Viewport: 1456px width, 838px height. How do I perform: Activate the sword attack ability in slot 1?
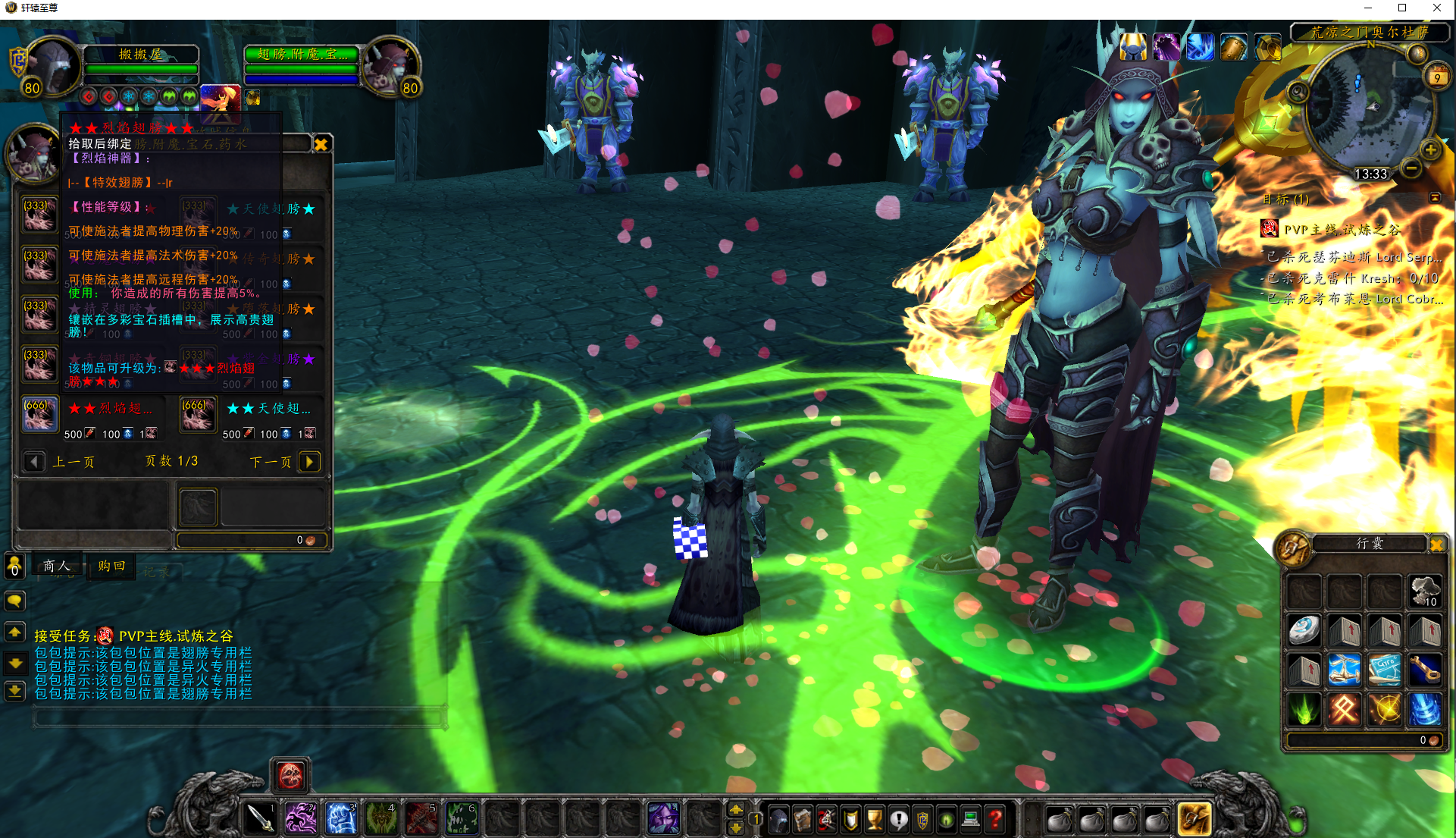(260, 818)
